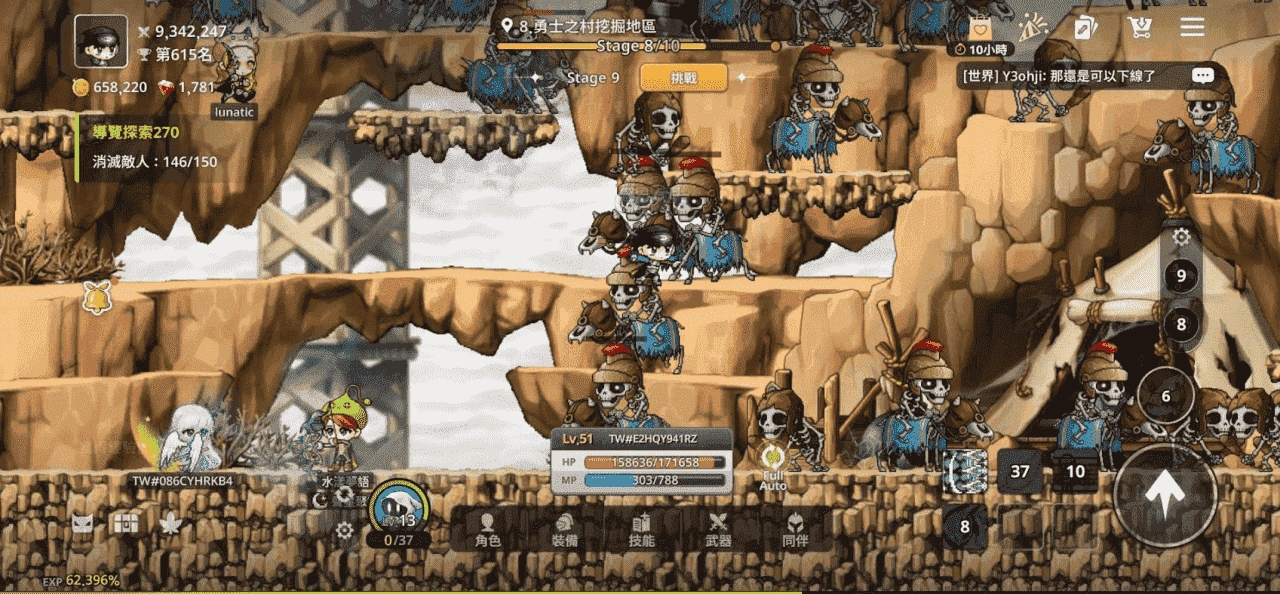Open the 同伴 companion tab
This screenshot has height=594, width=1280.
[795, 529]
